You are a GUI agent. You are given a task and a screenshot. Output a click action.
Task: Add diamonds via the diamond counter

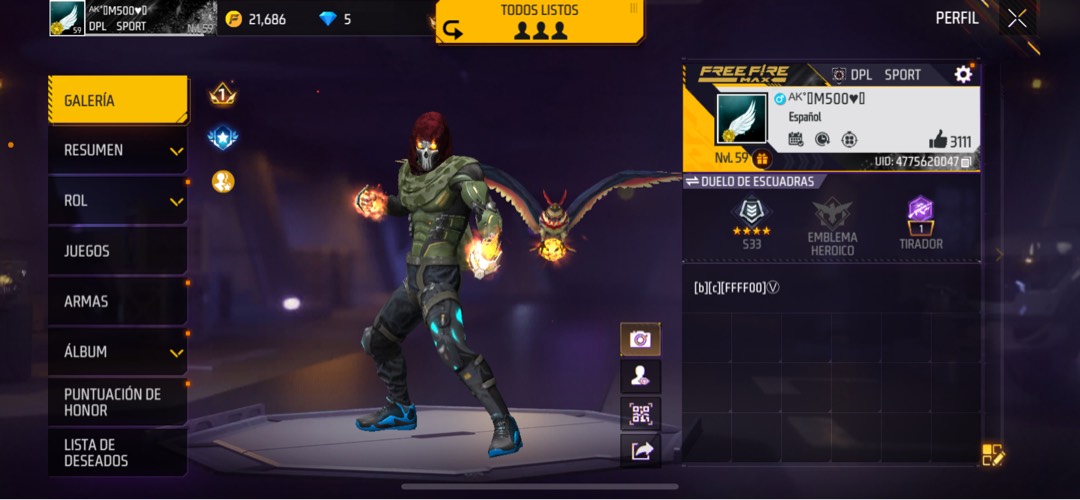pos(335,19)
